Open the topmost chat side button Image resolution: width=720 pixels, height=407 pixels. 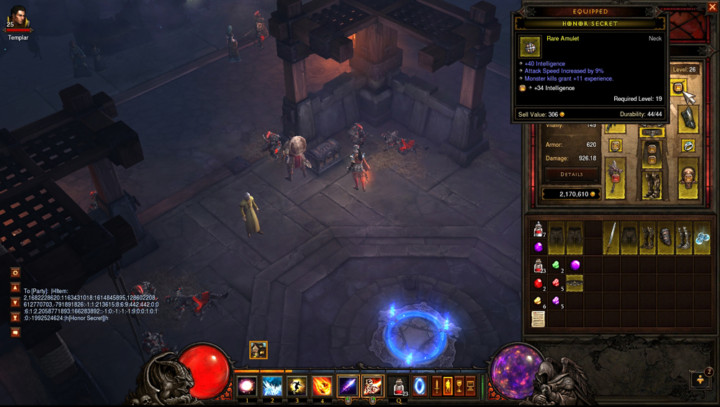click(x=15, y=272)
